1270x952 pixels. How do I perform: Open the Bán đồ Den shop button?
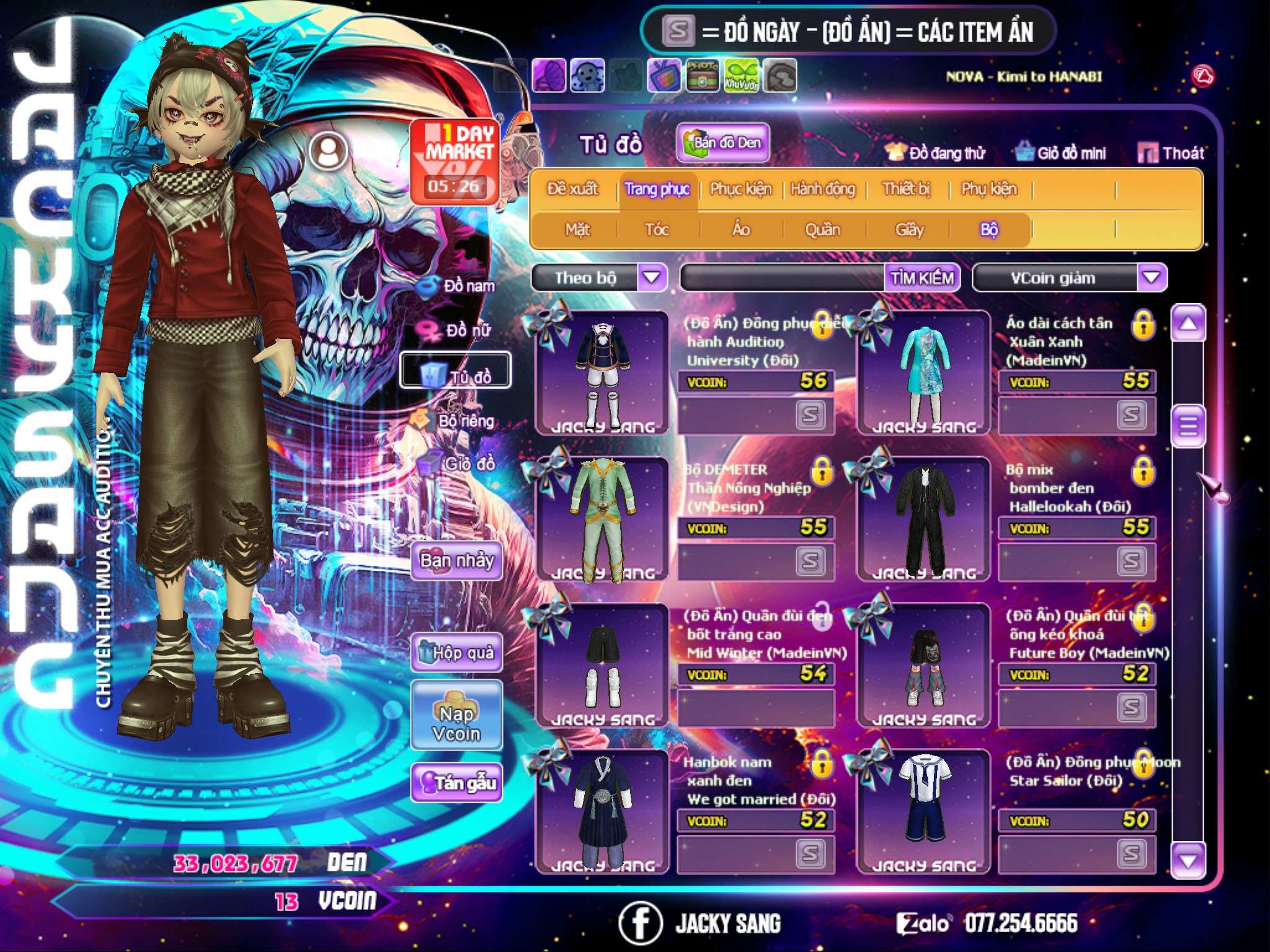pyautogui.click(x=722, y=143)
